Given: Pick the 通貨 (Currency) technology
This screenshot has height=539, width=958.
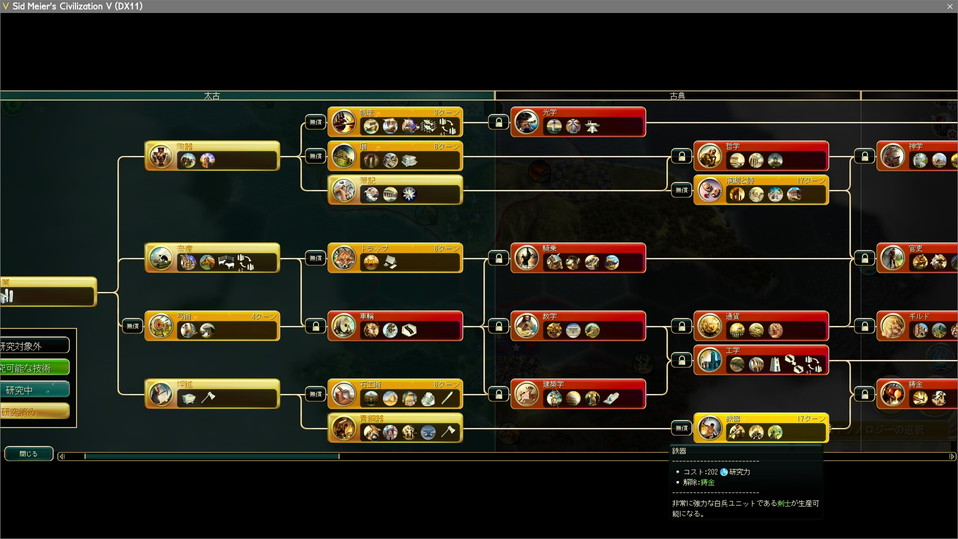Looking at the screenshot, I should point(761,326).
